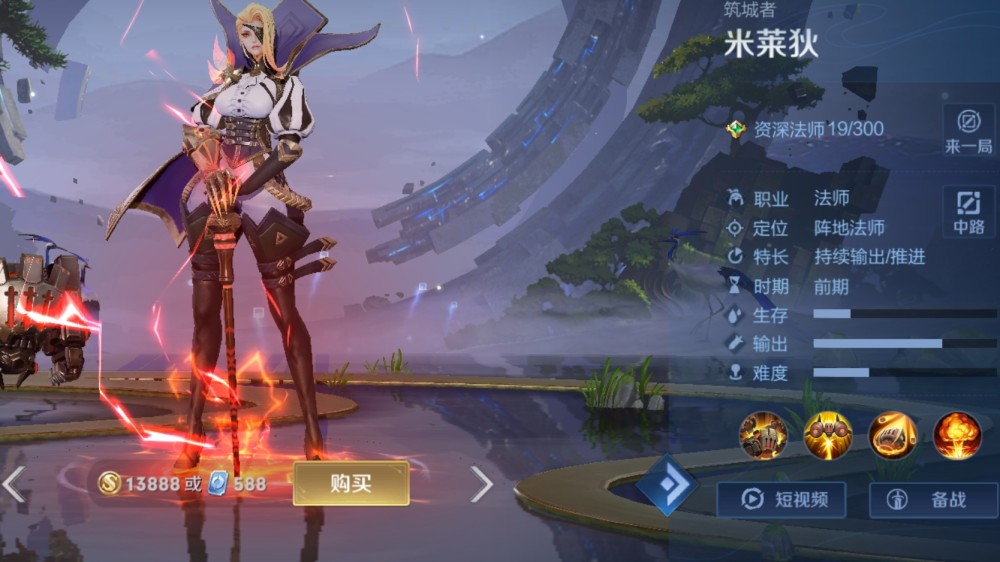Open the 短视频 short video button
Image resolution: width=1000 pixels, height=562 pixels.
coord(781,500)
